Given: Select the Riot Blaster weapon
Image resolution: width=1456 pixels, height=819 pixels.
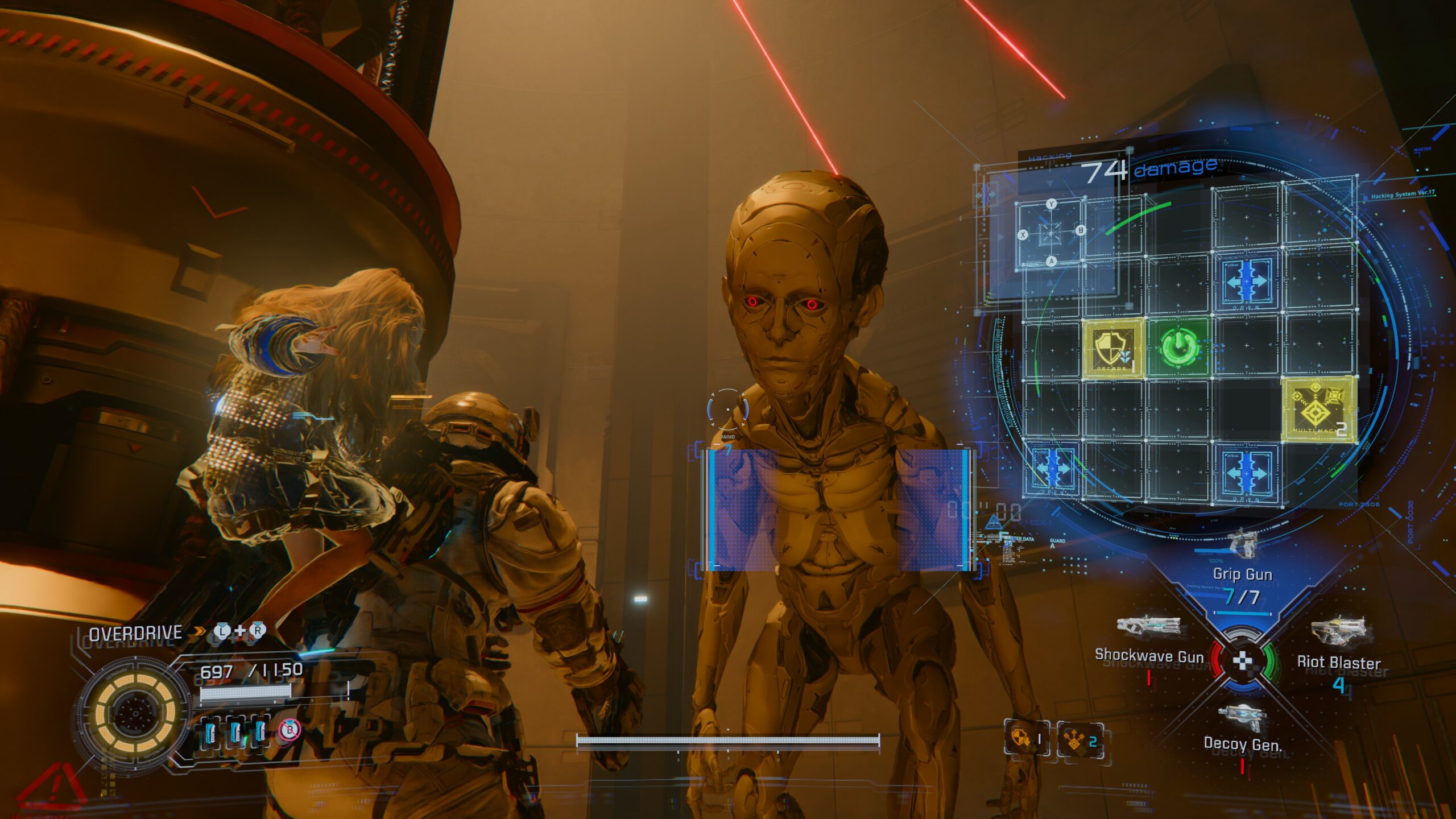Looking at the screenshot, I should pyautogui.click(x=1339, y=661).
